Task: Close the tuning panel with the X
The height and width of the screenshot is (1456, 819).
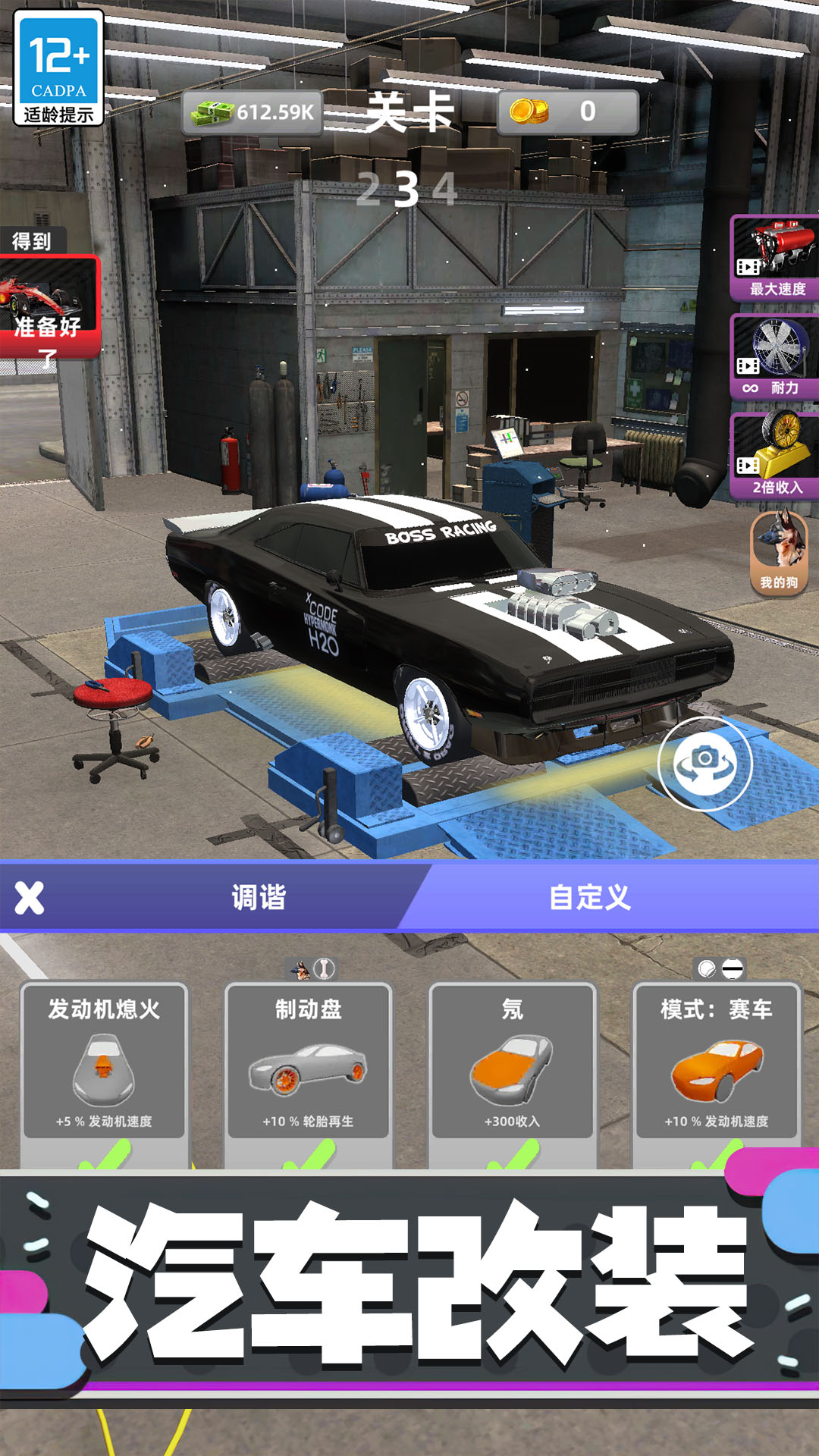Action: point(30,898)
